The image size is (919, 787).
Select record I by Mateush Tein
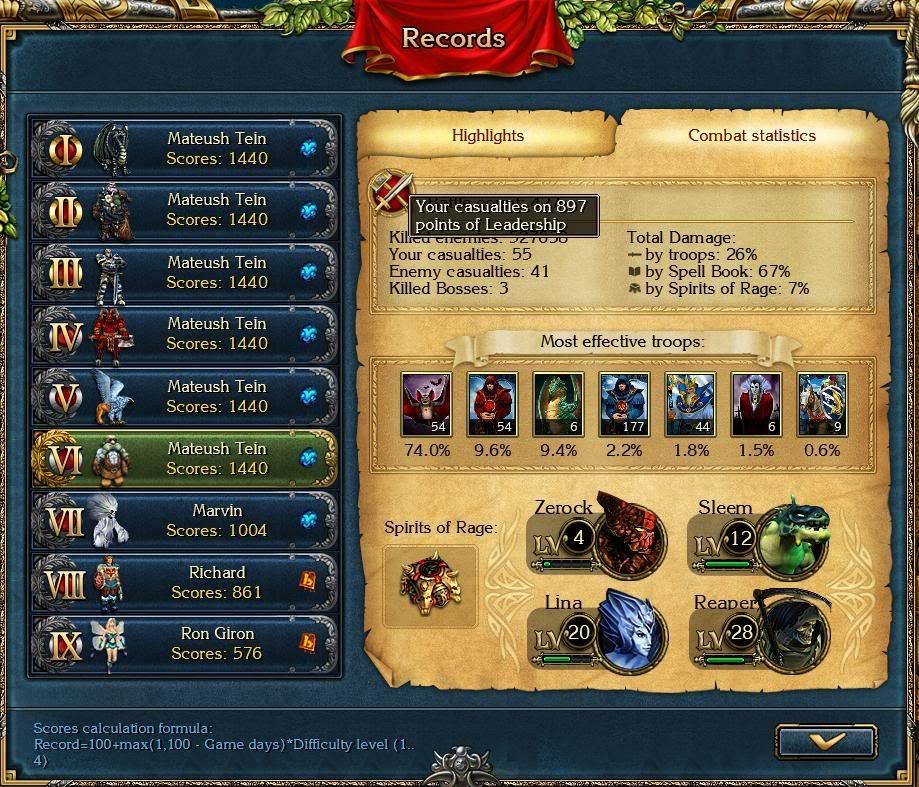(x=187, y=149)
